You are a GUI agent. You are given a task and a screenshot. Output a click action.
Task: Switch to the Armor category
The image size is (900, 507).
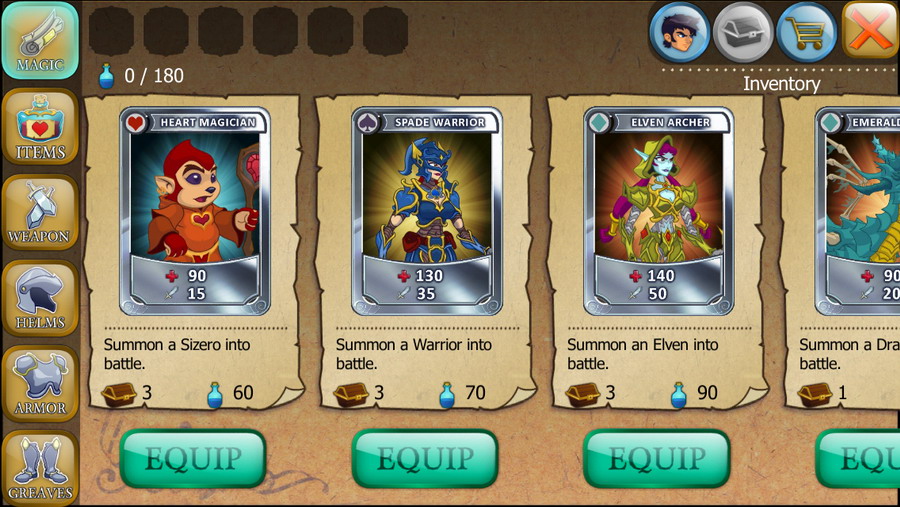coord(40,383)
